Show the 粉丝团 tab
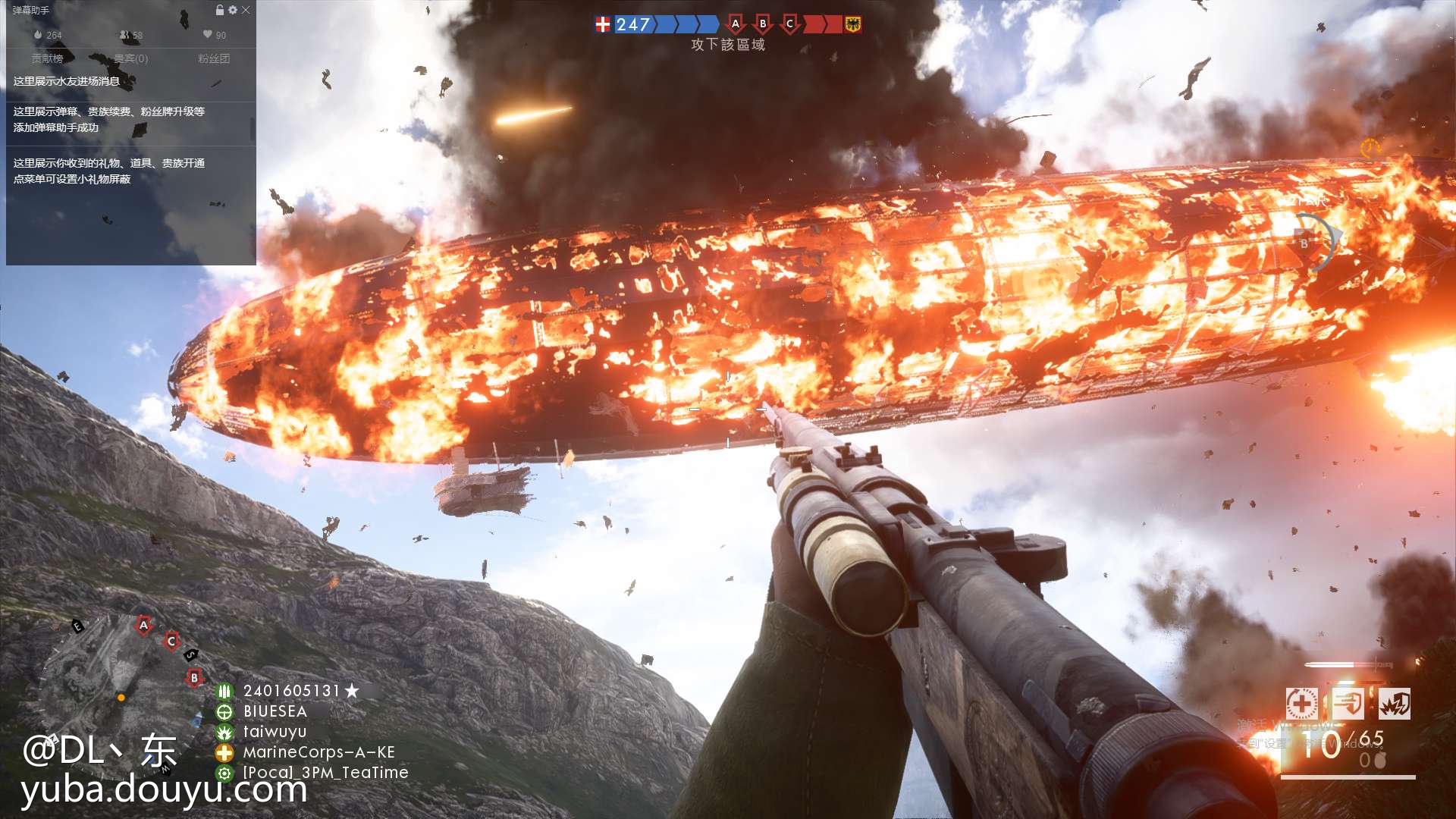The width and height of the screenshot is (1456, 819). pos(214,58)
